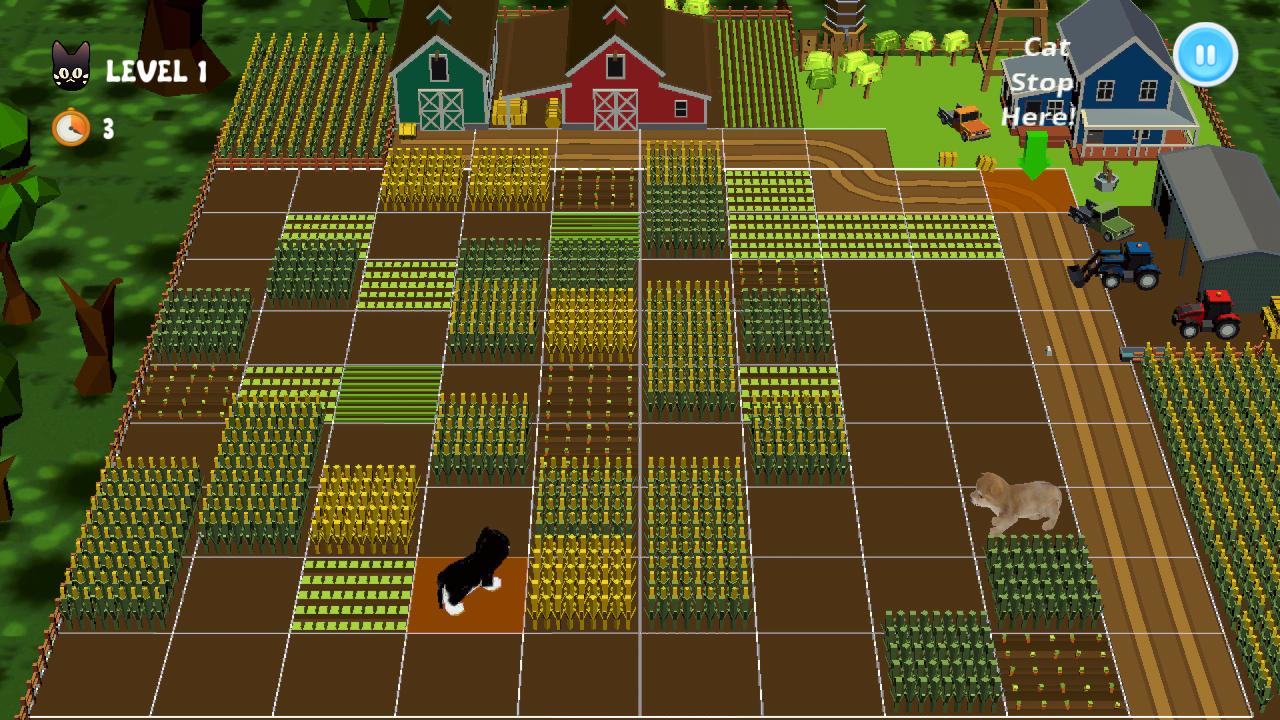Pause the game with the blue button
The width and height of the screenshot is (1280, 720).
1205,55
